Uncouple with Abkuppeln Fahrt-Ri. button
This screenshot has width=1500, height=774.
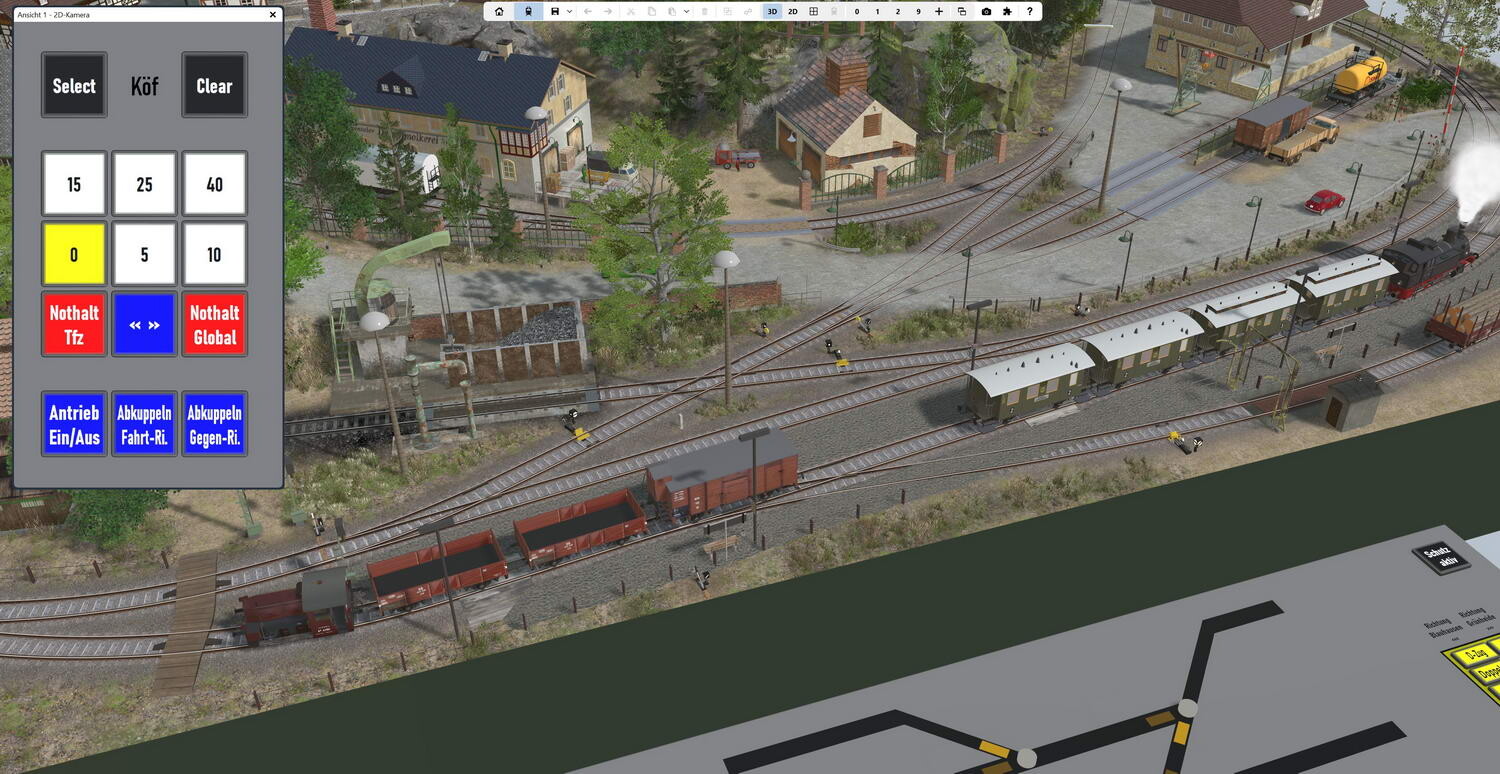click(144, 424)
